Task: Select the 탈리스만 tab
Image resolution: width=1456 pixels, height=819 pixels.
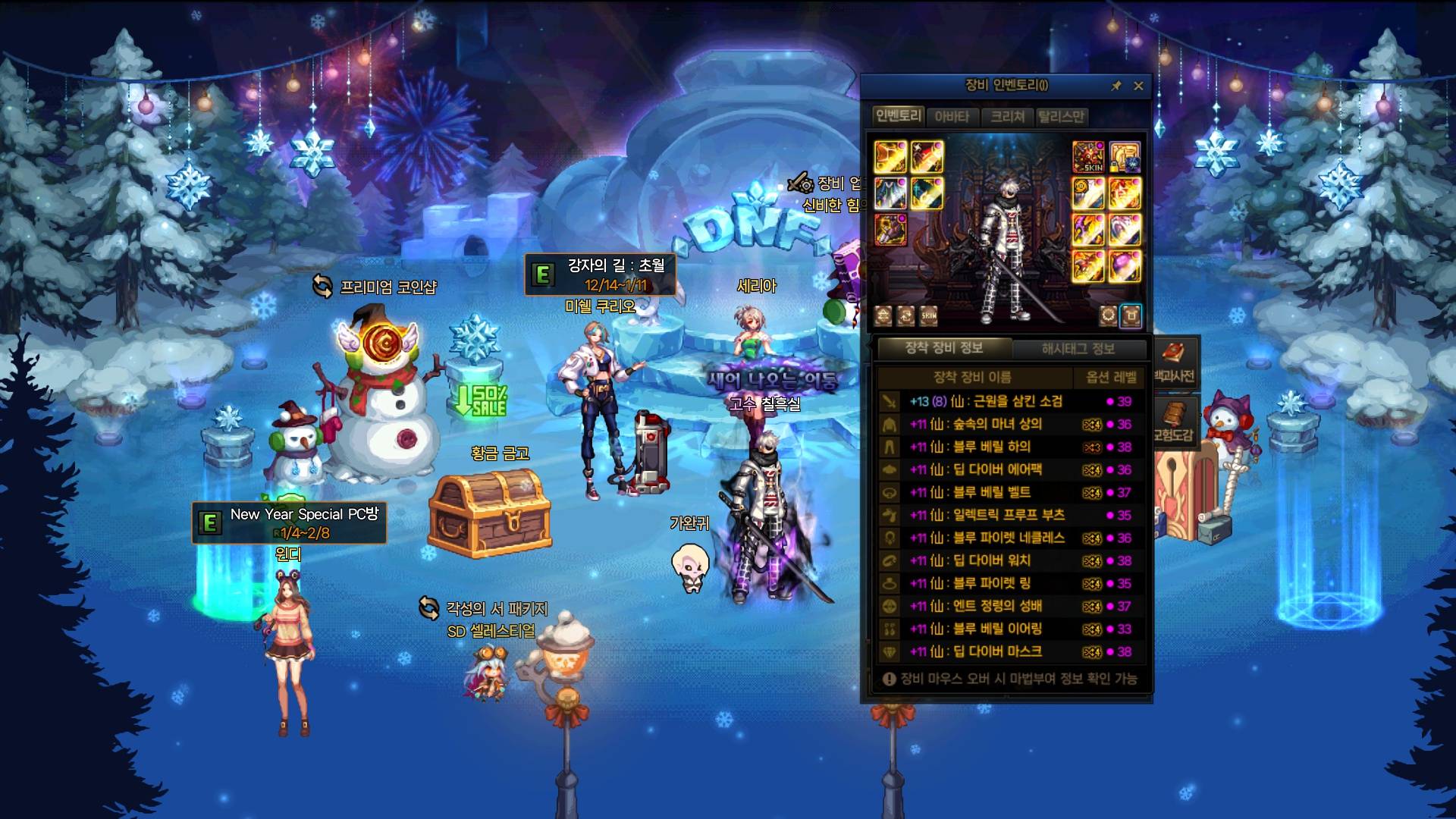Action: tap(1061, 117)
